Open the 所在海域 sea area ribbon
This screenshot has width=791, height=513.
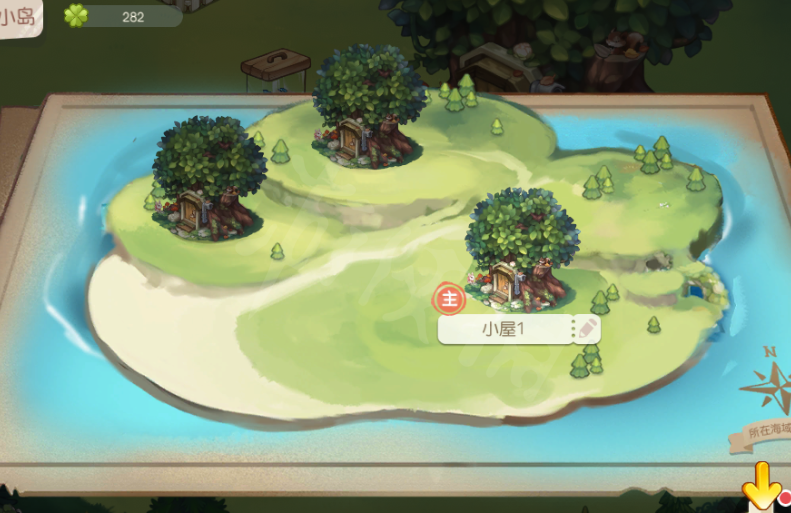(x=768, y=430)
